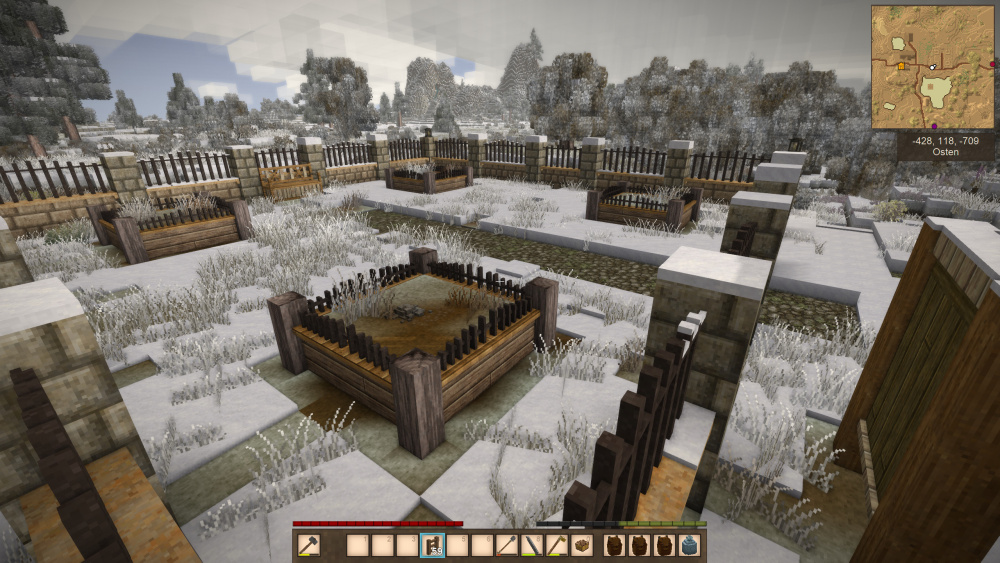Select the wooden crate in slot 0
The width and height of the screenshot is (1000, 563).
pos(580,546)
